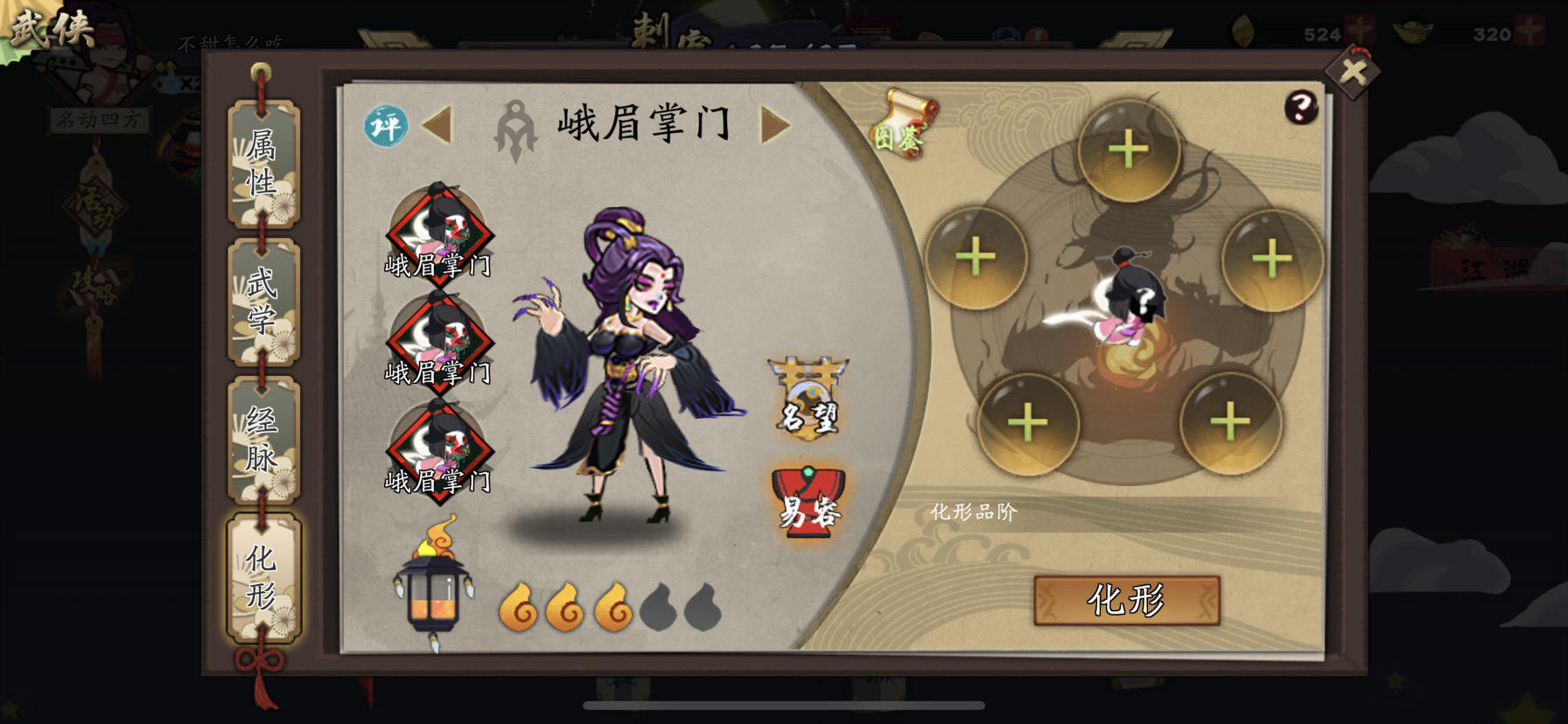
Task: Advance to next character with right arrow
Action: [773, 125]
